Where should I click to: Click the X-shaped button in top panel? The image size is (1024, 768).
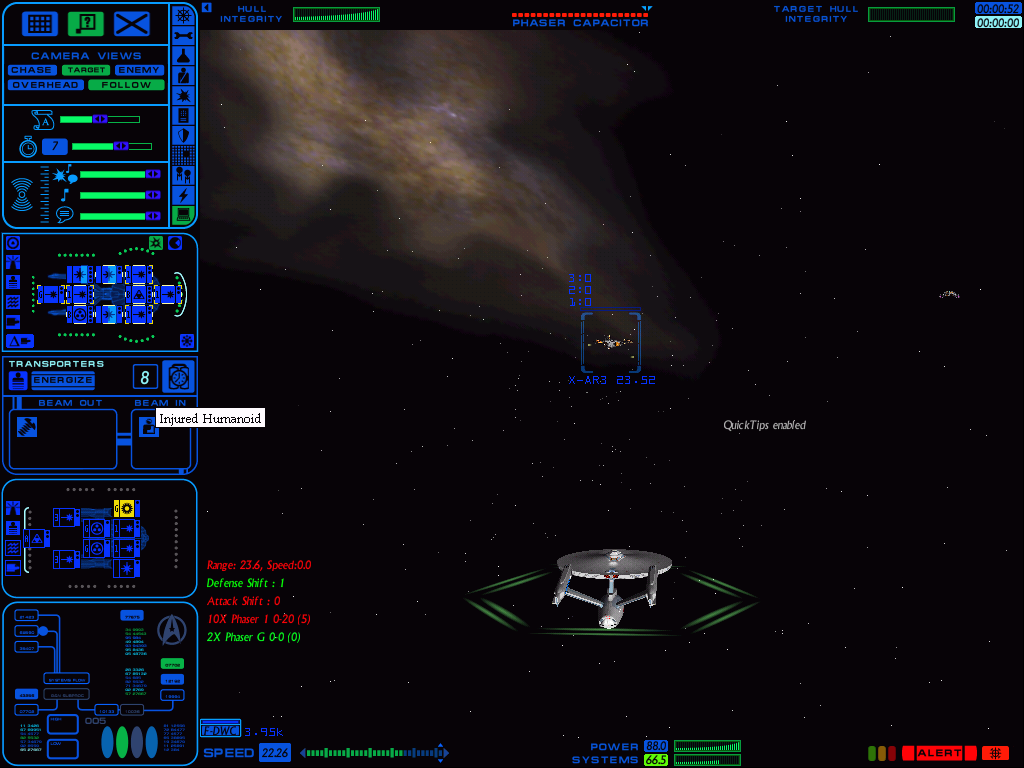click(131, 23)
